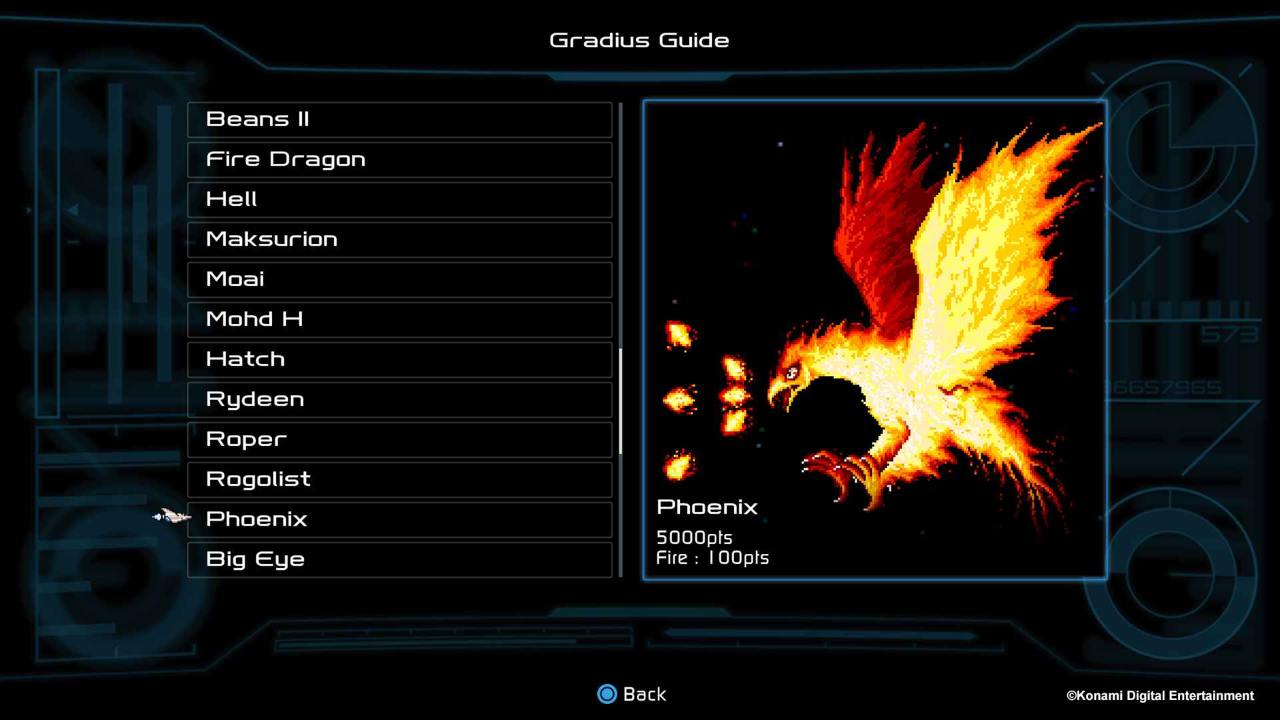Show the Maksurion entry
Screen dimensions: 1280x720
(x=399, y=239)
